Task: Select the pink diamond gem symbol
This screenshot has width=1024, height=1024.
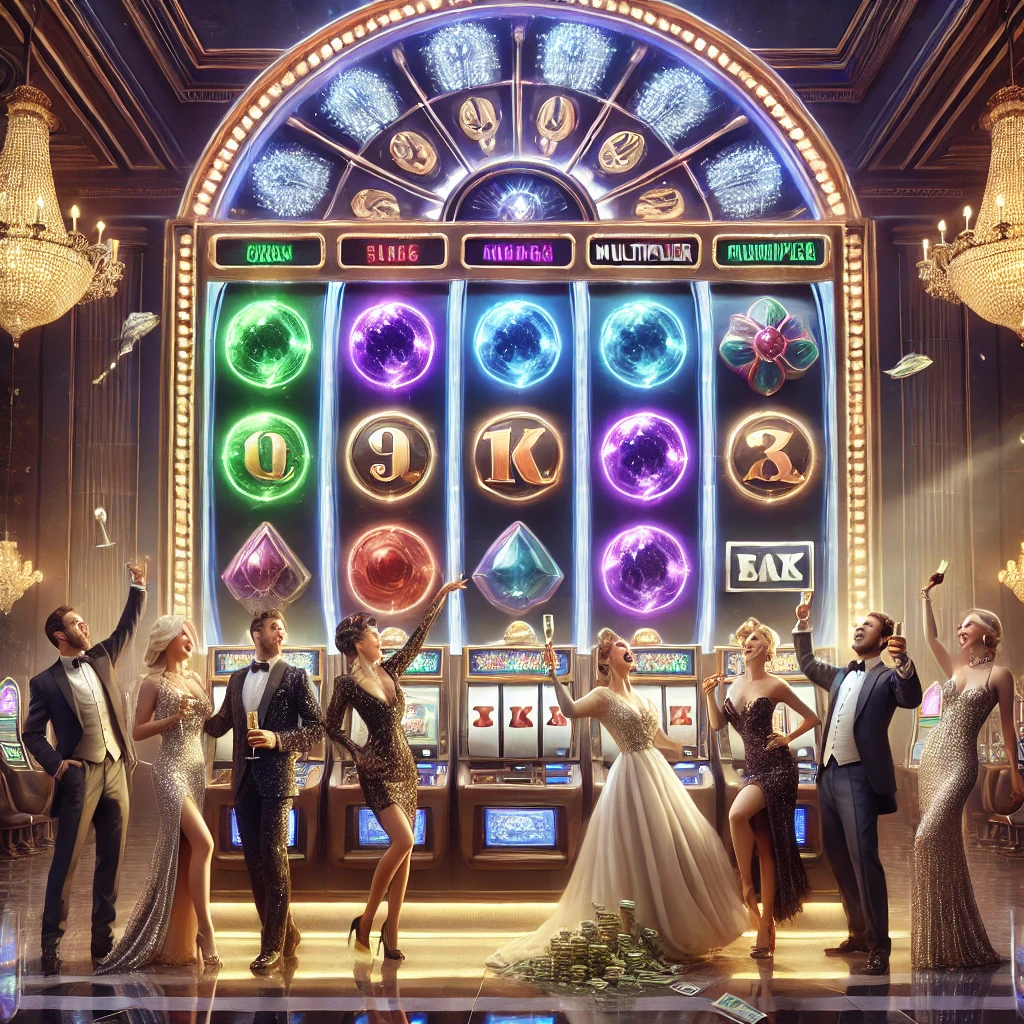Action: point(266,567)
